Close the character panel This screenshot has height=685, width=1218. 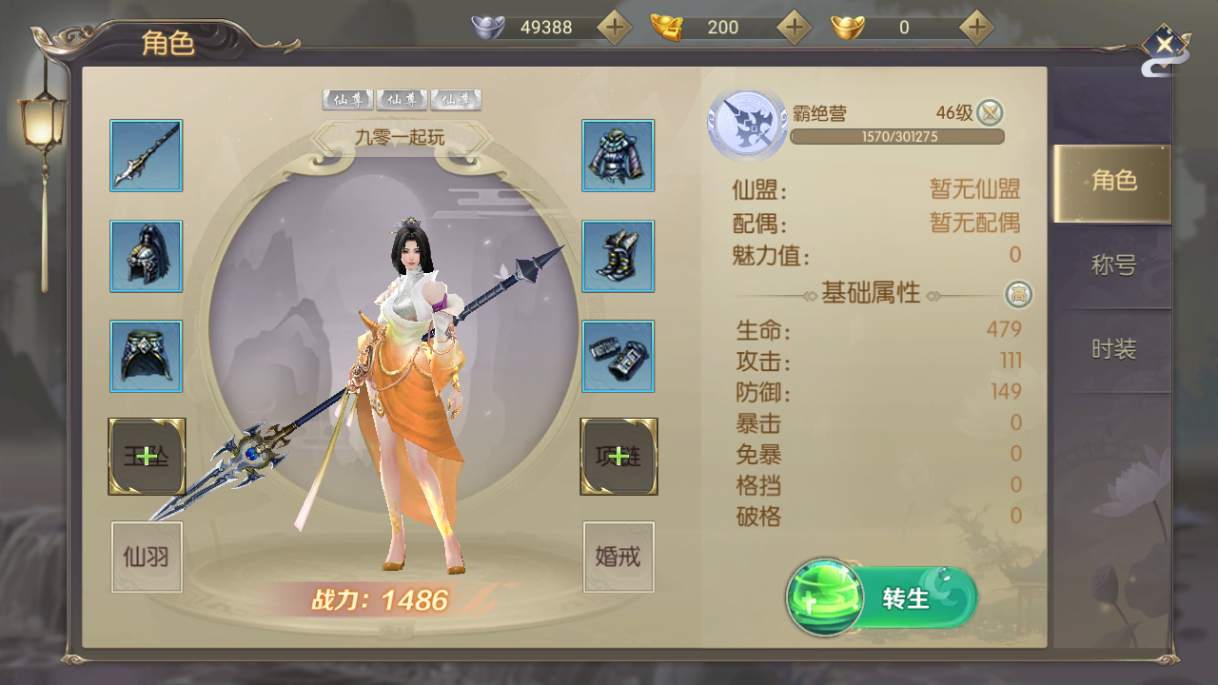click(x=1164, y=46)
